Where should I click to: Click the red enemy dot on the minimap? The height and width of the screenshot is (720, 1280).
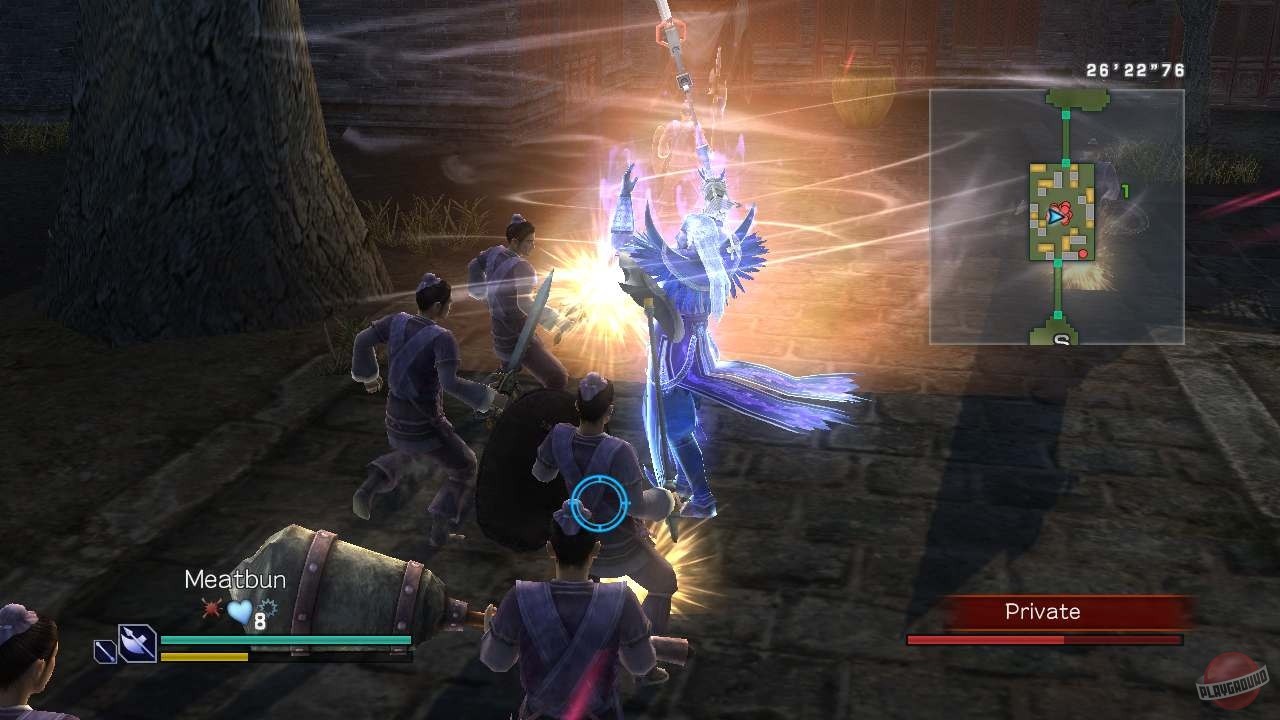pyautogui.click(x=1083, y=253)
